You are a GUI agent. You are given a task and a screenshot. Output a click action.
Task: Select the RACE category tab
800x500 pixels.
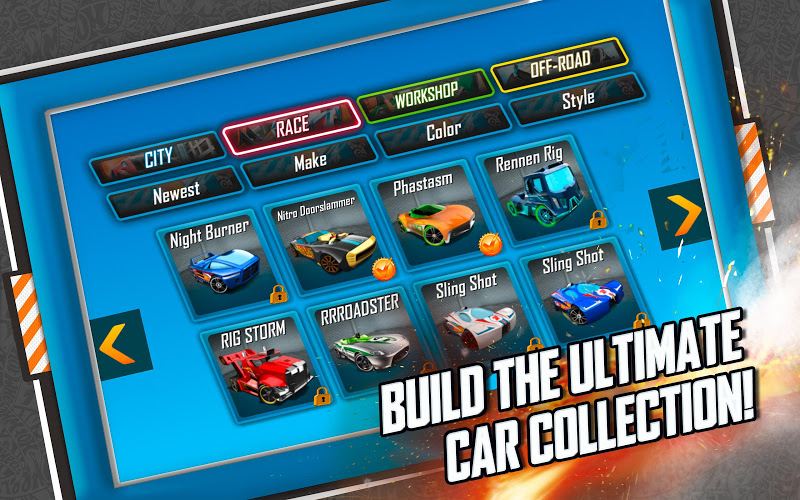point(291,127)
